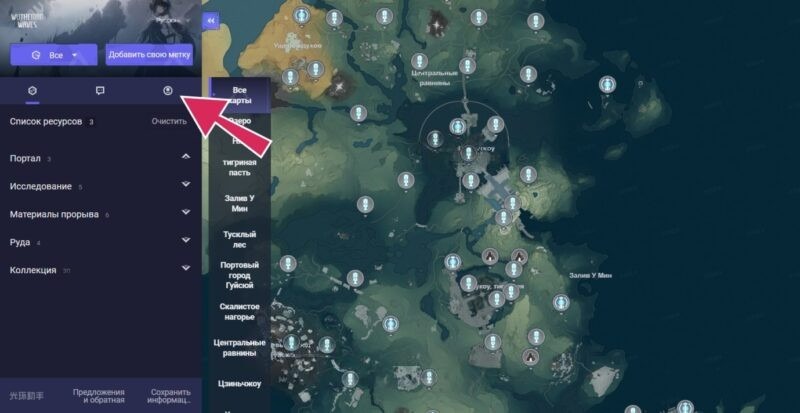Image resolution: width=800 pixels, height=413 pixels.
Task: Open the "Все" dropdown selector
Action: 54,54
